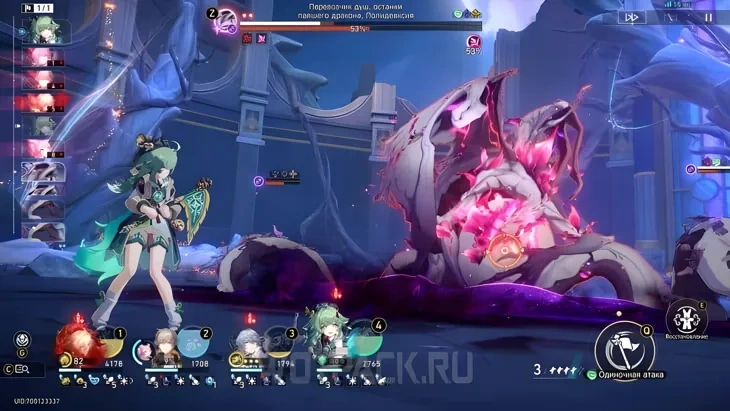The height and width of the screenshot is (411, 730).
Task: Use the basic attack axe button
Action: click(x=624, y=349)
